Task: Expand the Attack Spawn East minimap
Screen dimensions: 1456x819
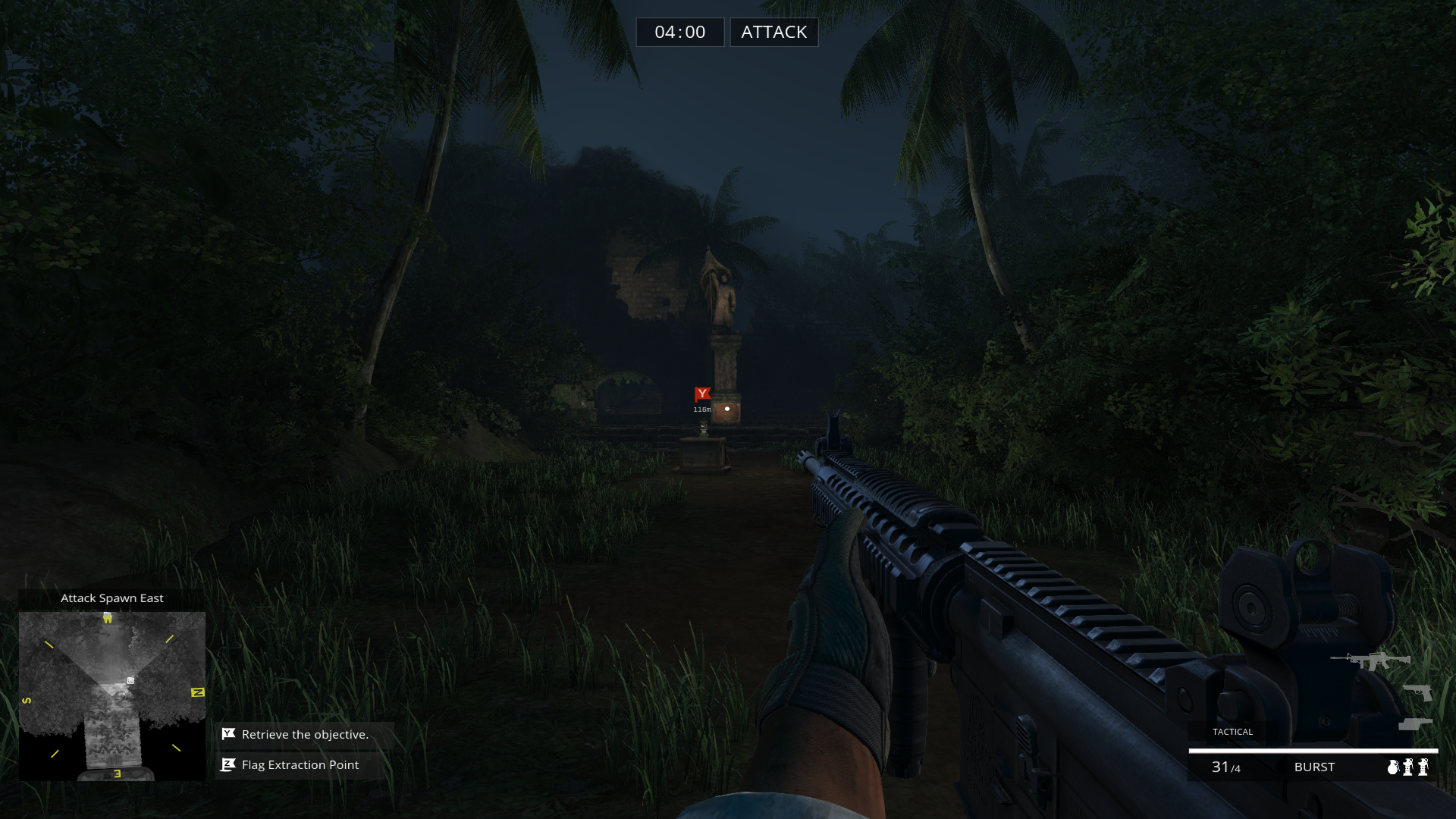Action: (112, 598)
